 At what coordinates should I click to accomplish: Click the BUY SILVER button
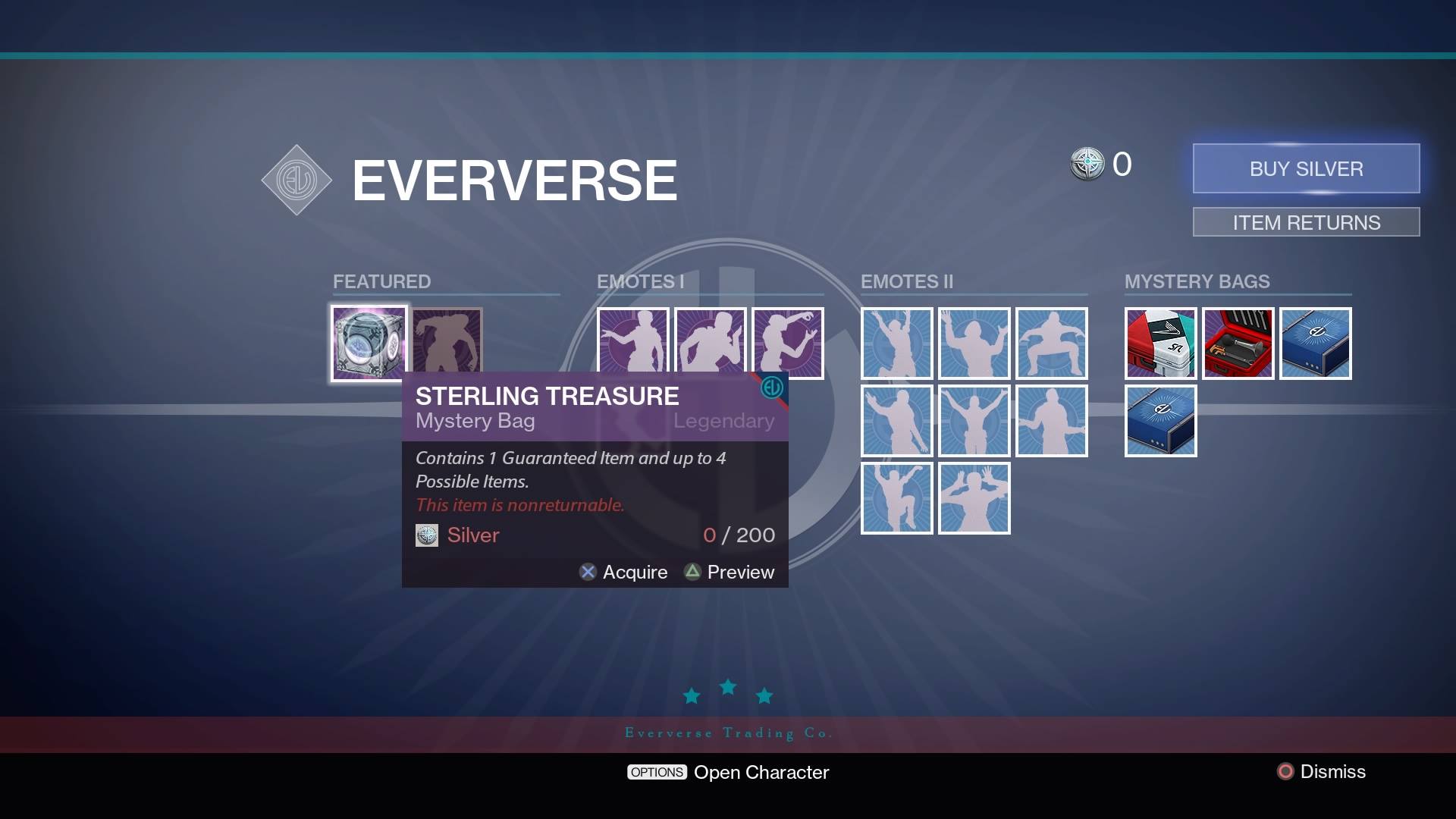point(1306,168)
